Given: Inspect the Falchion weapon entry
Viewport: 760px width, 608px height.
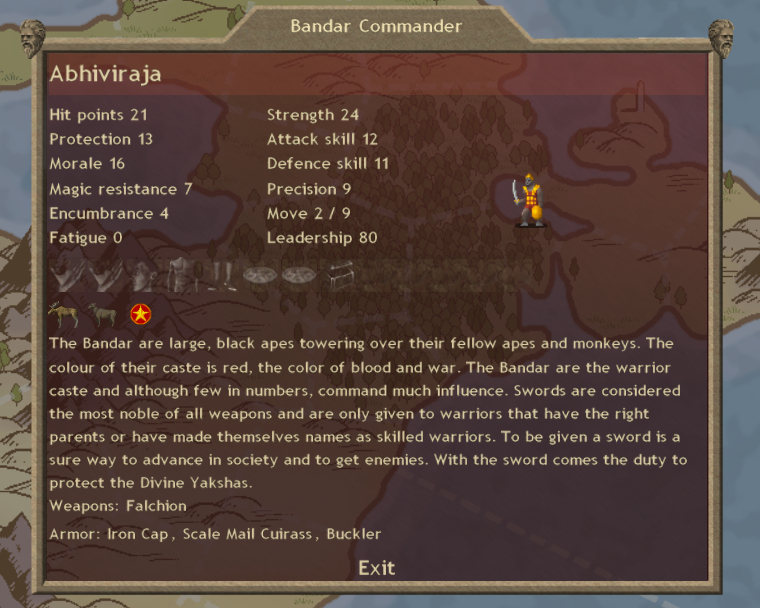Looking at the screenshot, I should click(150, 506).
